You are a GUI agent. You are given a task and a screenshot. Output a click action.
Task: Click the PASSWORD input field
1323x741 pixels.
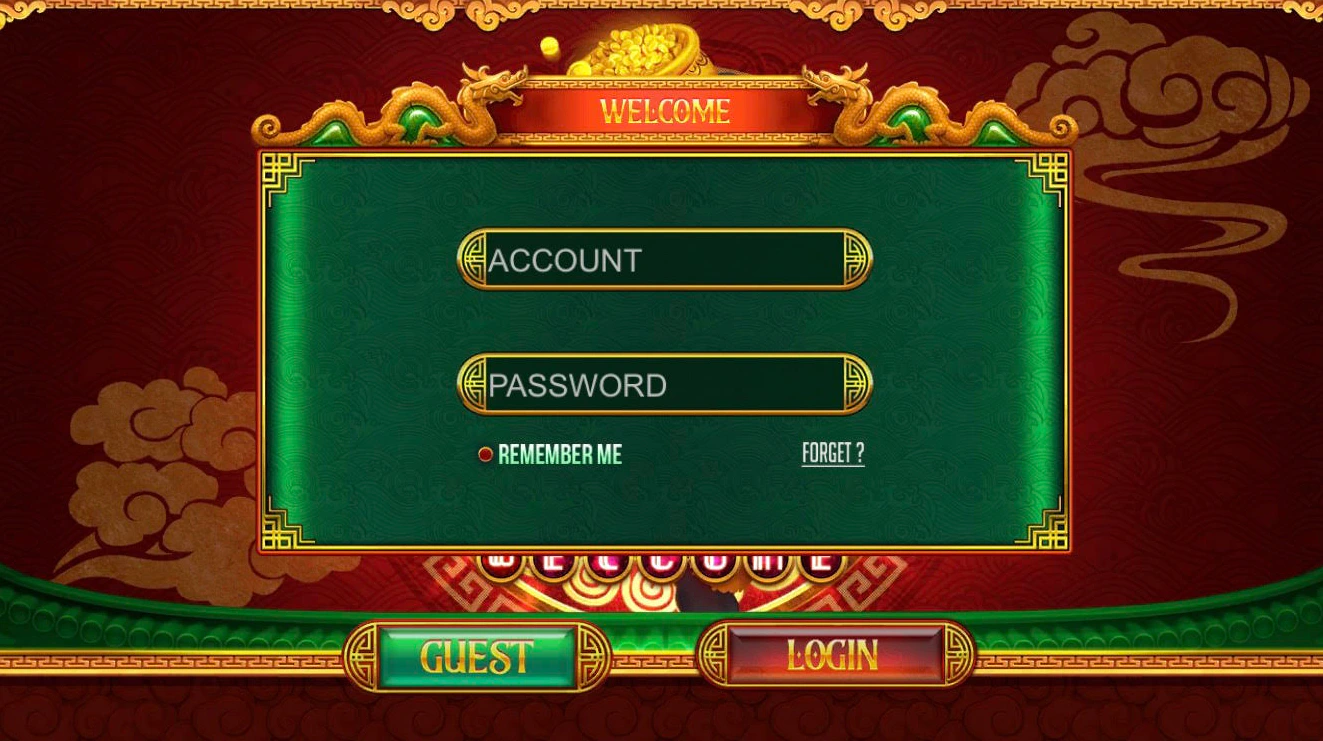[x=665, y=383]
